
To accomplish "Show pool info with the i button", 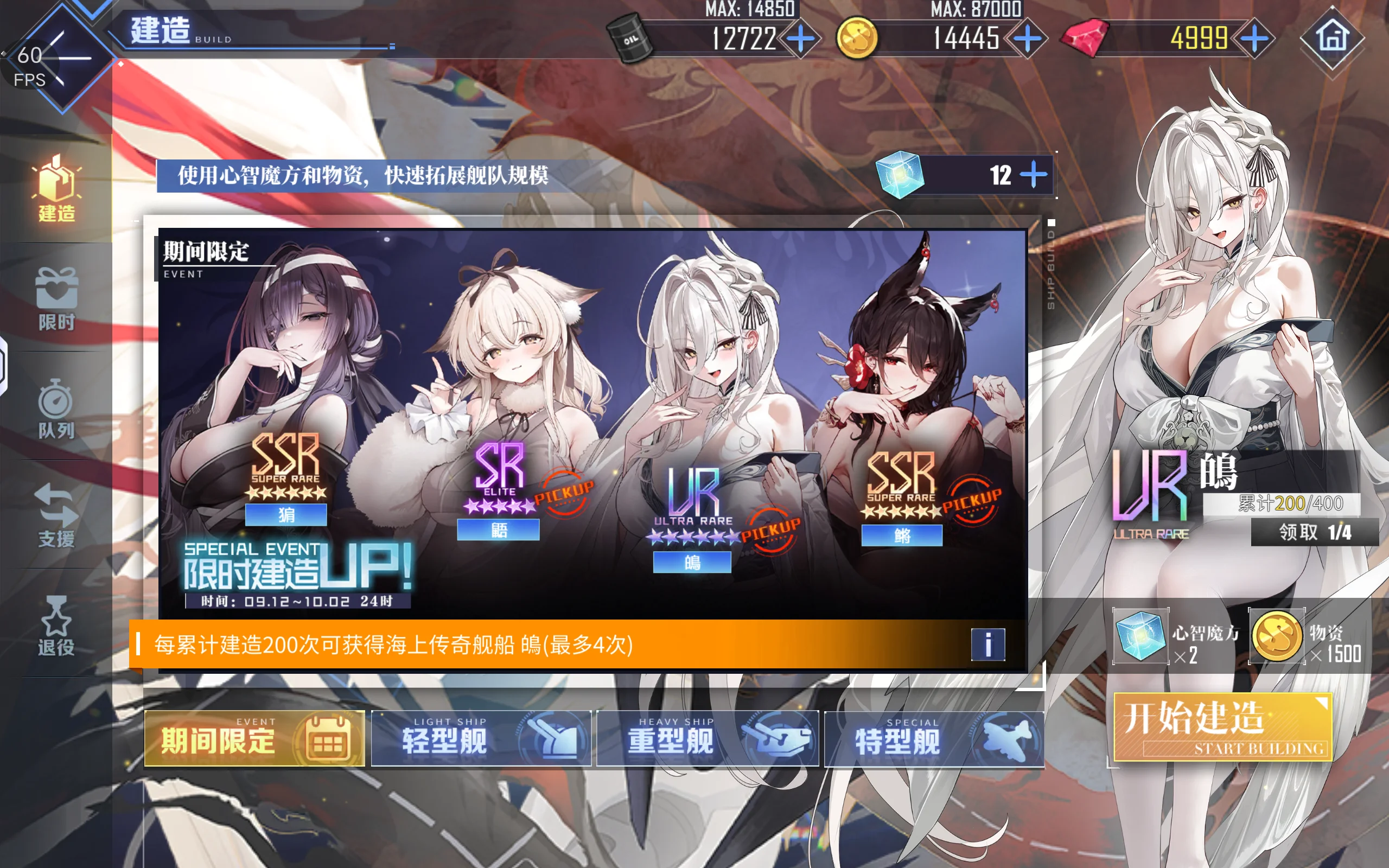I will pos(988,644).
